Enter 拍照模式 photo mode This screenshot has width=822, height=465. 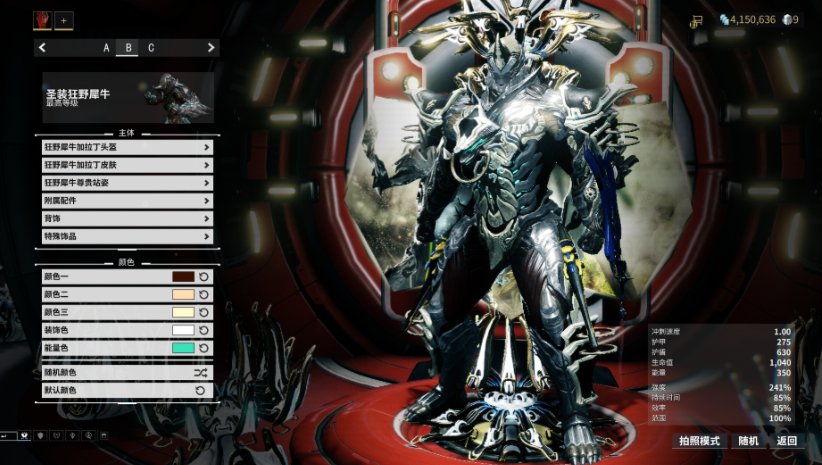tap(699, 441)
